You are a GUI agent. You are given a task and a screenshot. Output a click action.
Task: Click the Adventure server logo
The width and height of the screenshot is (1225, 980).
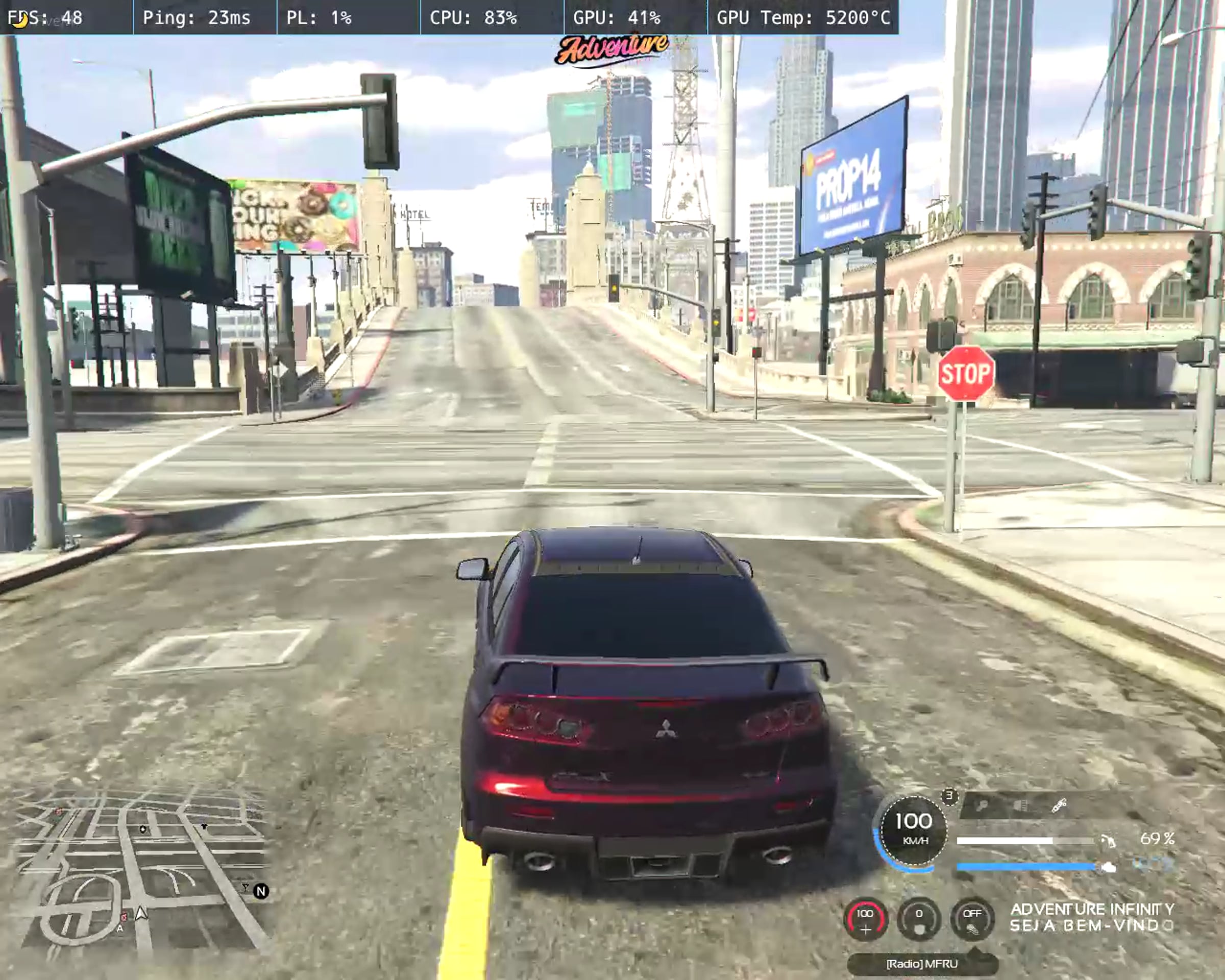point(611,50)
